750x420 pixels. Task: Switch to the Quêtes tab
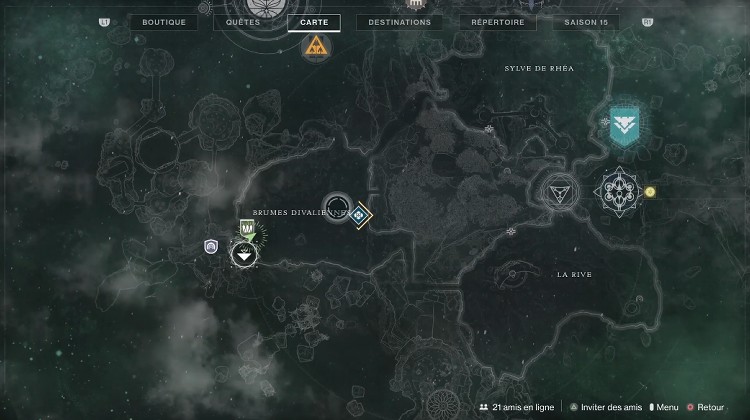coord(243,22)
